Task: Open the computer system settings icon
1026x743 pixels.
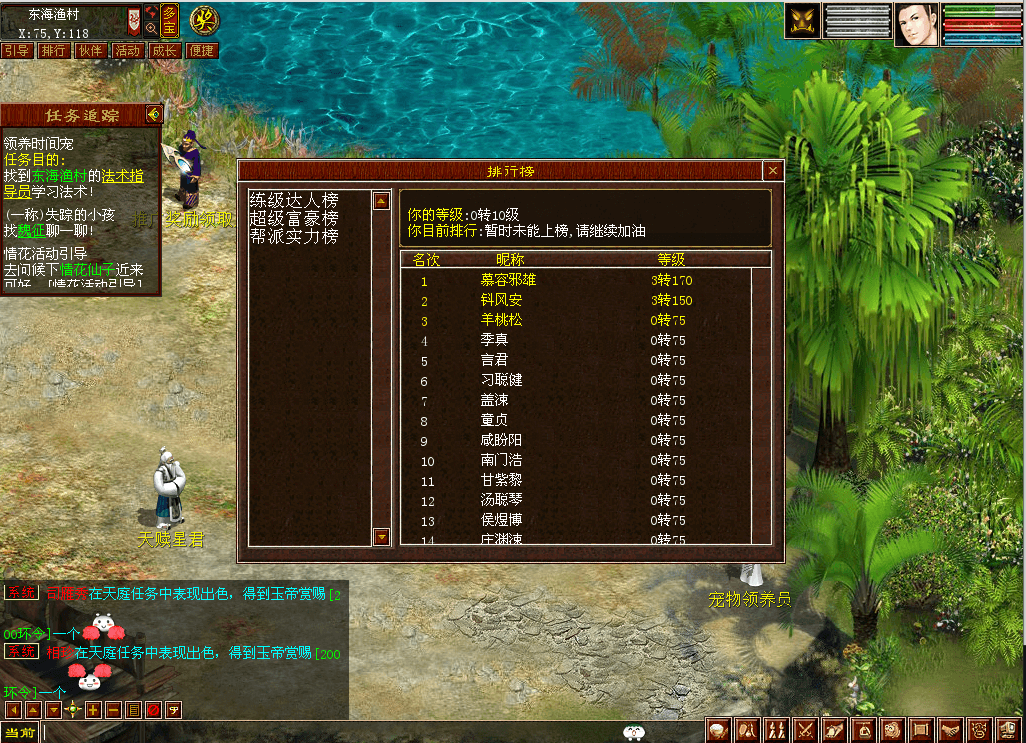Action: [1009, 731]
